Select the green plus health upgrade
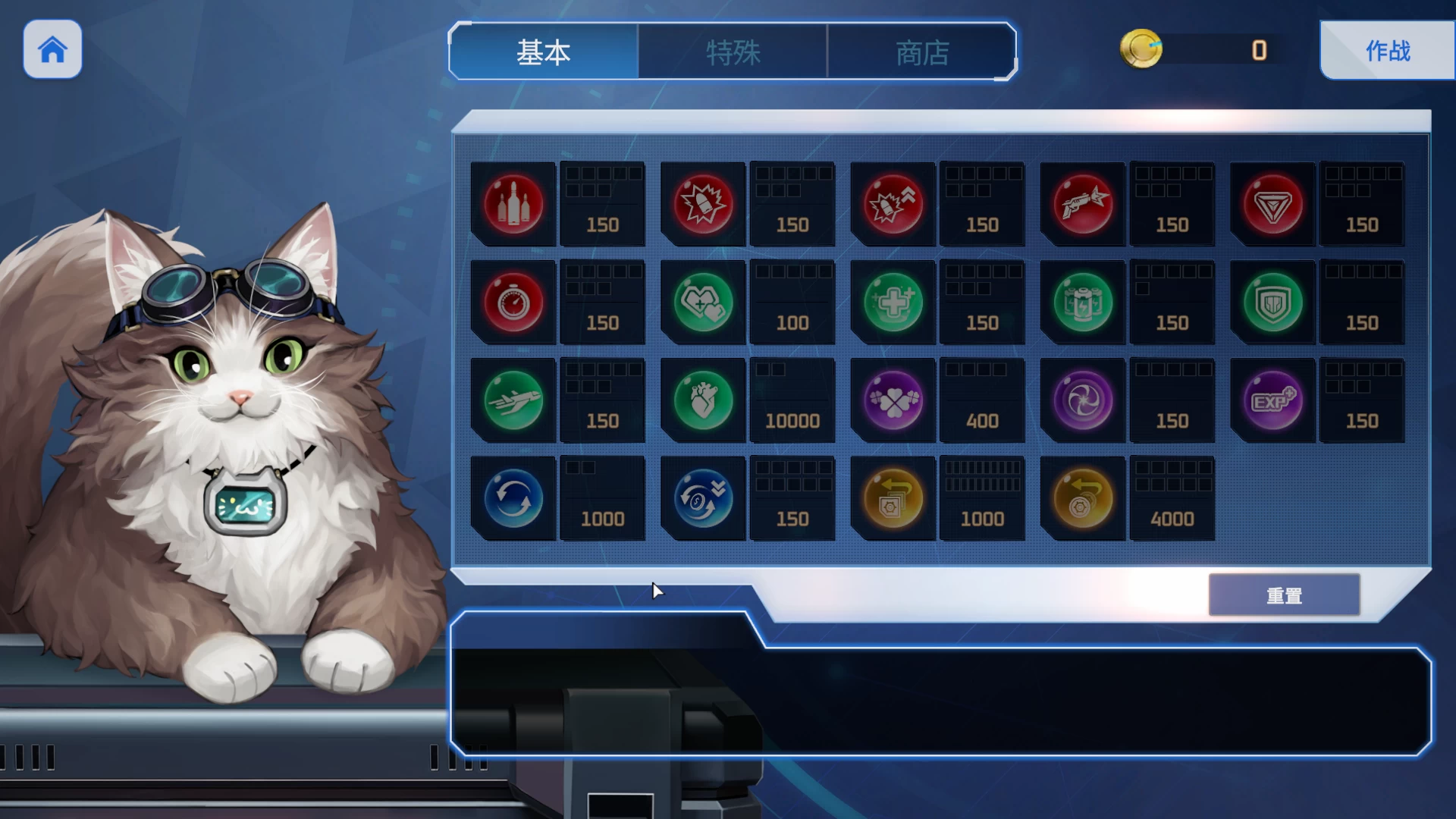1456x819 pixels. tap(893, 302)
